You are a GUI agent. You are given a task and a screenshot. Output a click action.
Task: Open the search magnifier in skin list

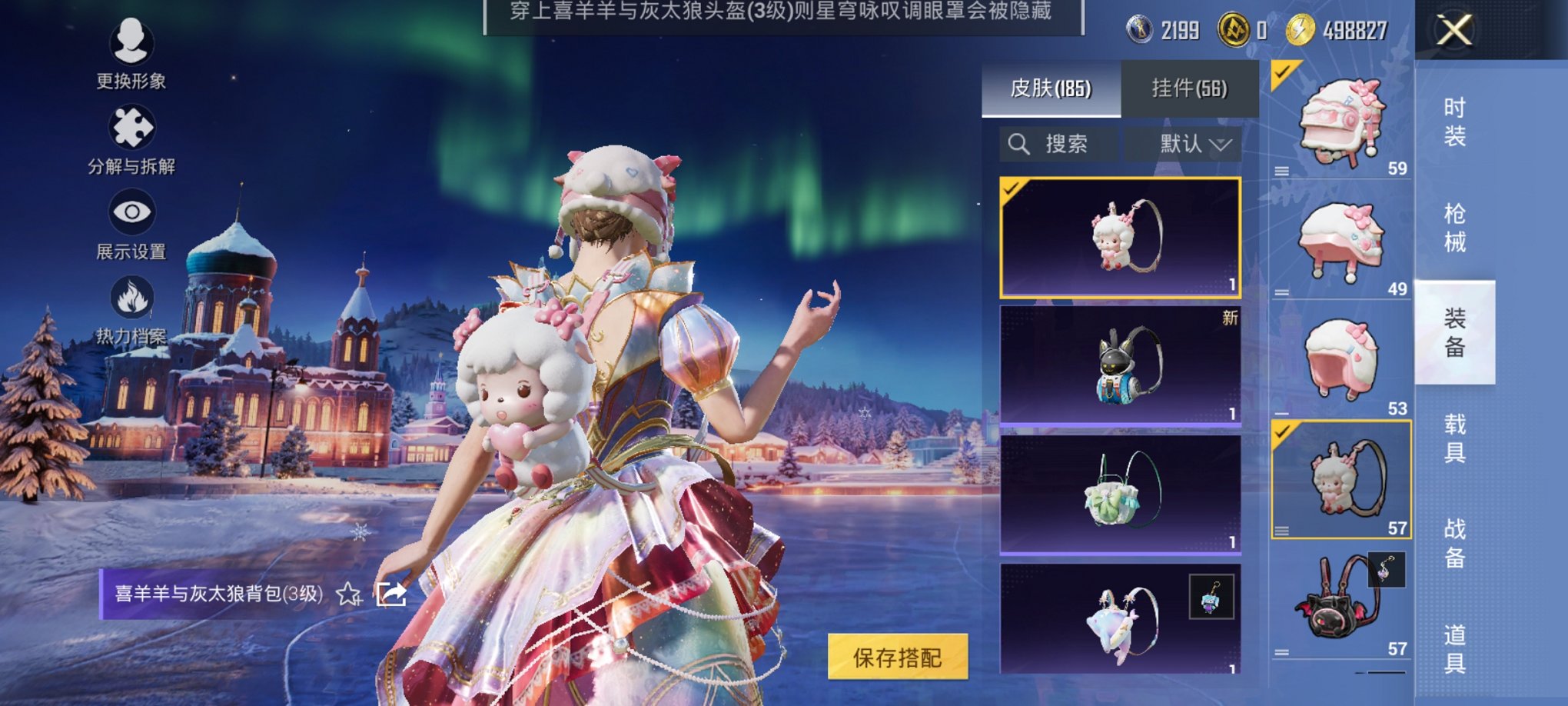pyautogui.click(x=1020, y=142)
